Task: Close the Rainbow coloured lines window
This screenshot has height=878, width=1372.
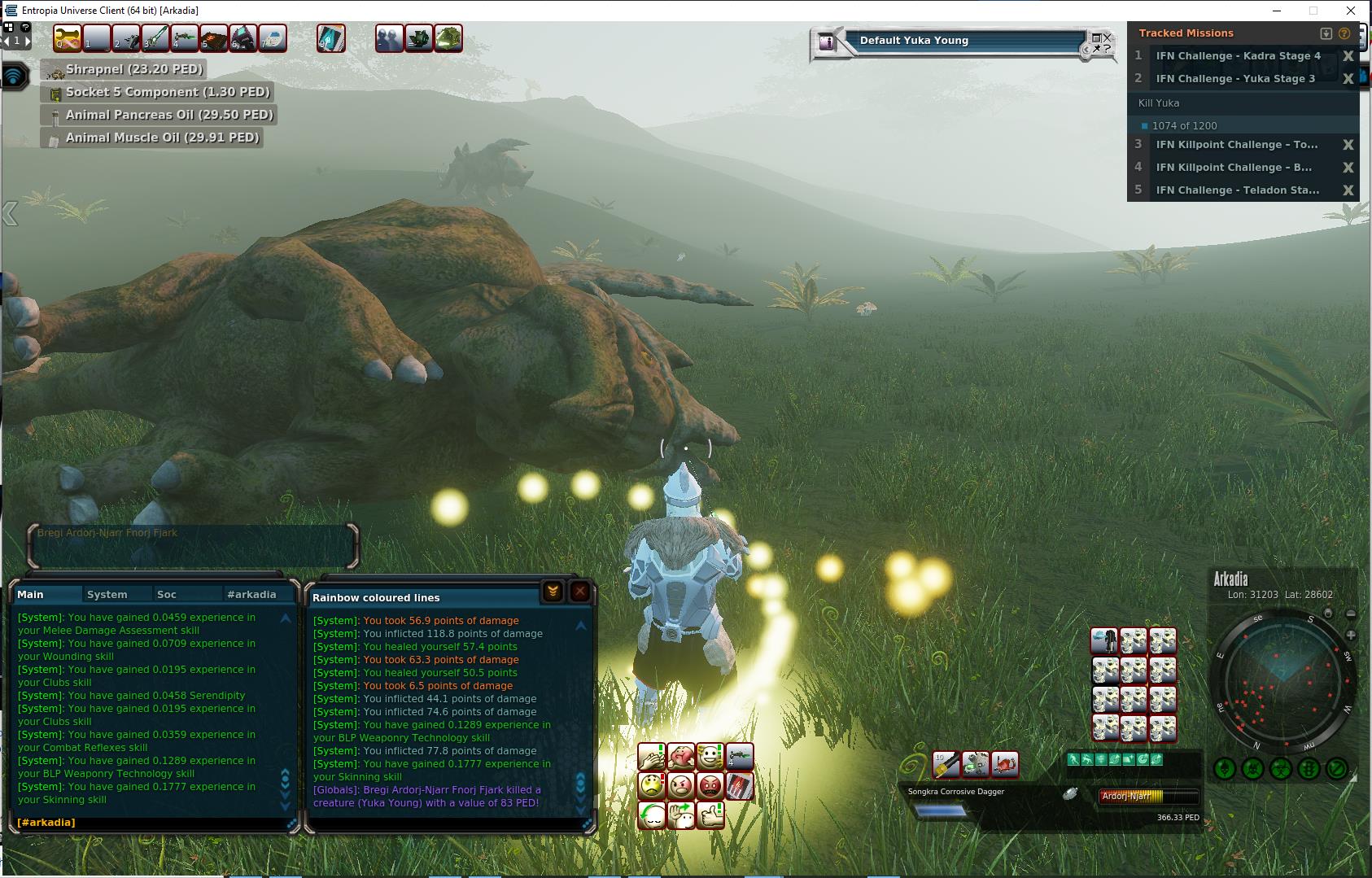Action: click(579, 592)
